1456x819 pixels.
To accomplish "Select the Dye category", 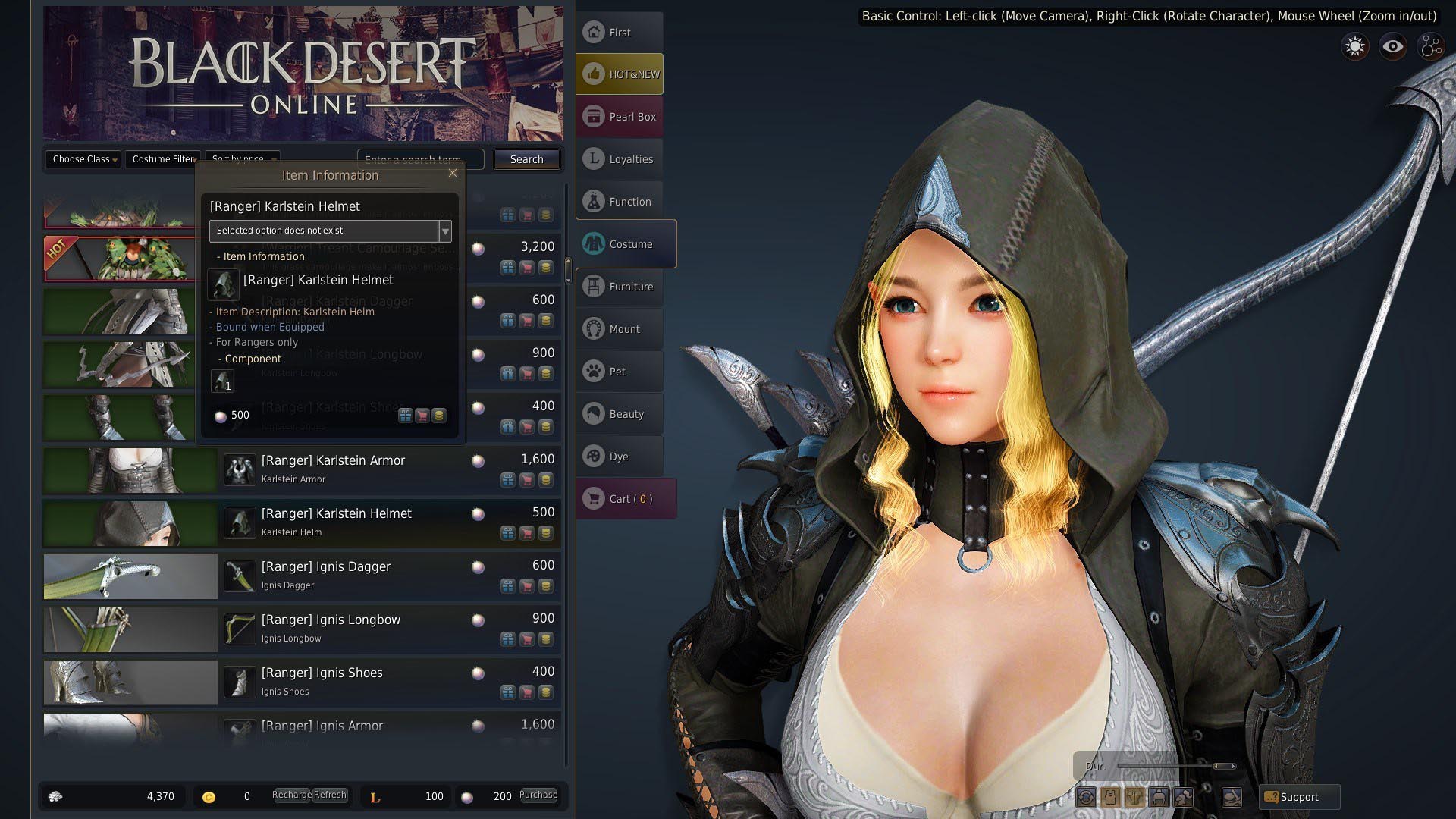I will click(620, 457).
